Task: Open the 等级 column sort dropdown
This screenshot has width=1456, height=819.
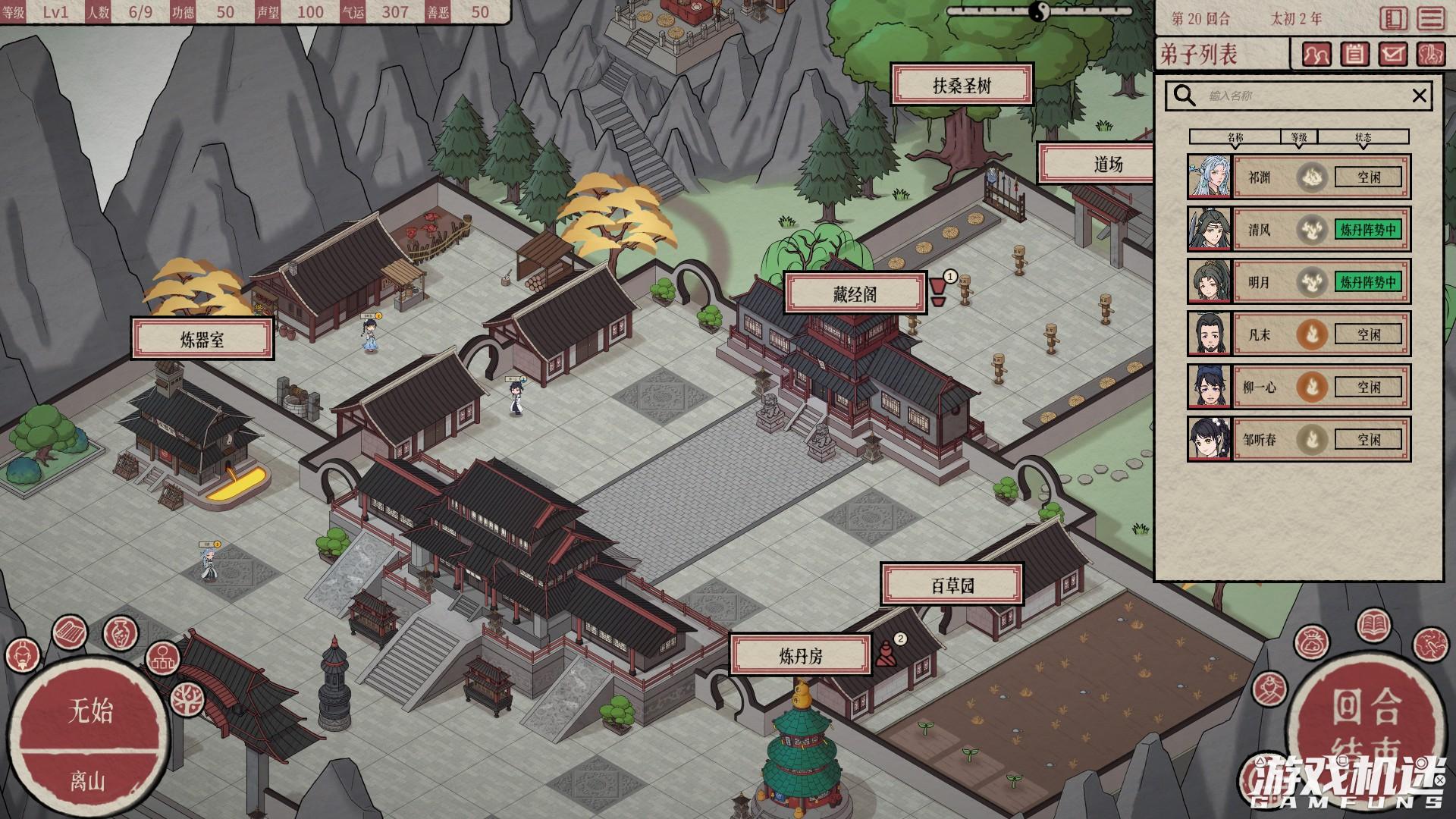Action: [1298, 136]
